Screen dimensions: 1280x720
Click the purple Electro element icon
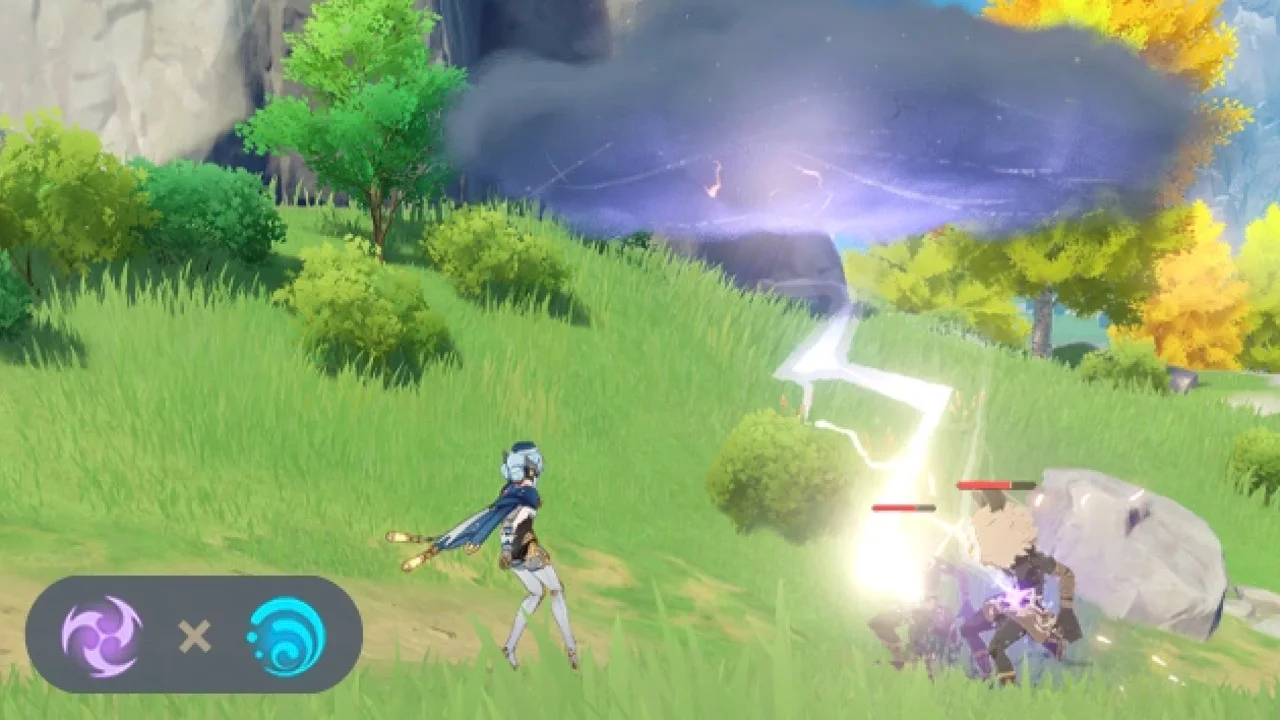[x=102, y=635]
